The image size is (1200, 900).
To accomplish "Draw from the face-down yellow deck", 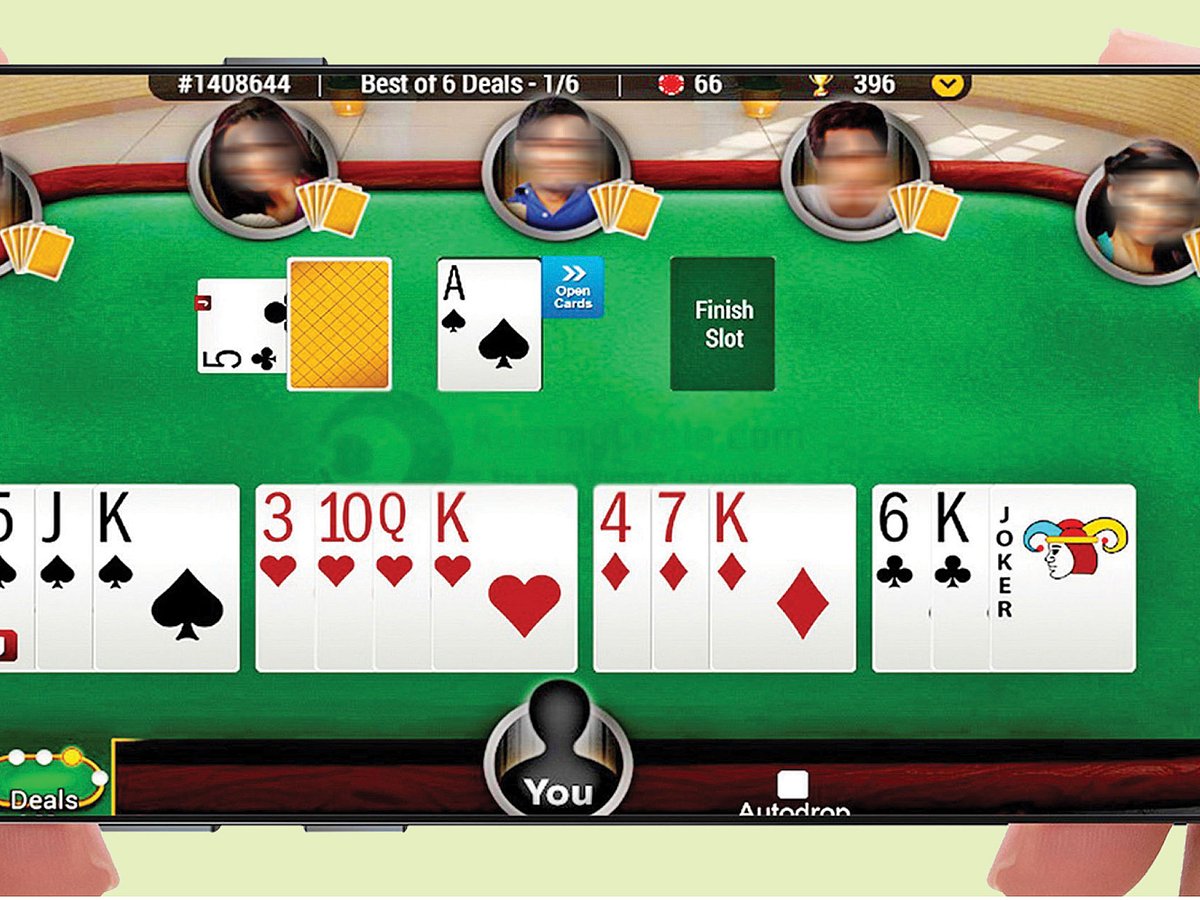I will (339, 324).
